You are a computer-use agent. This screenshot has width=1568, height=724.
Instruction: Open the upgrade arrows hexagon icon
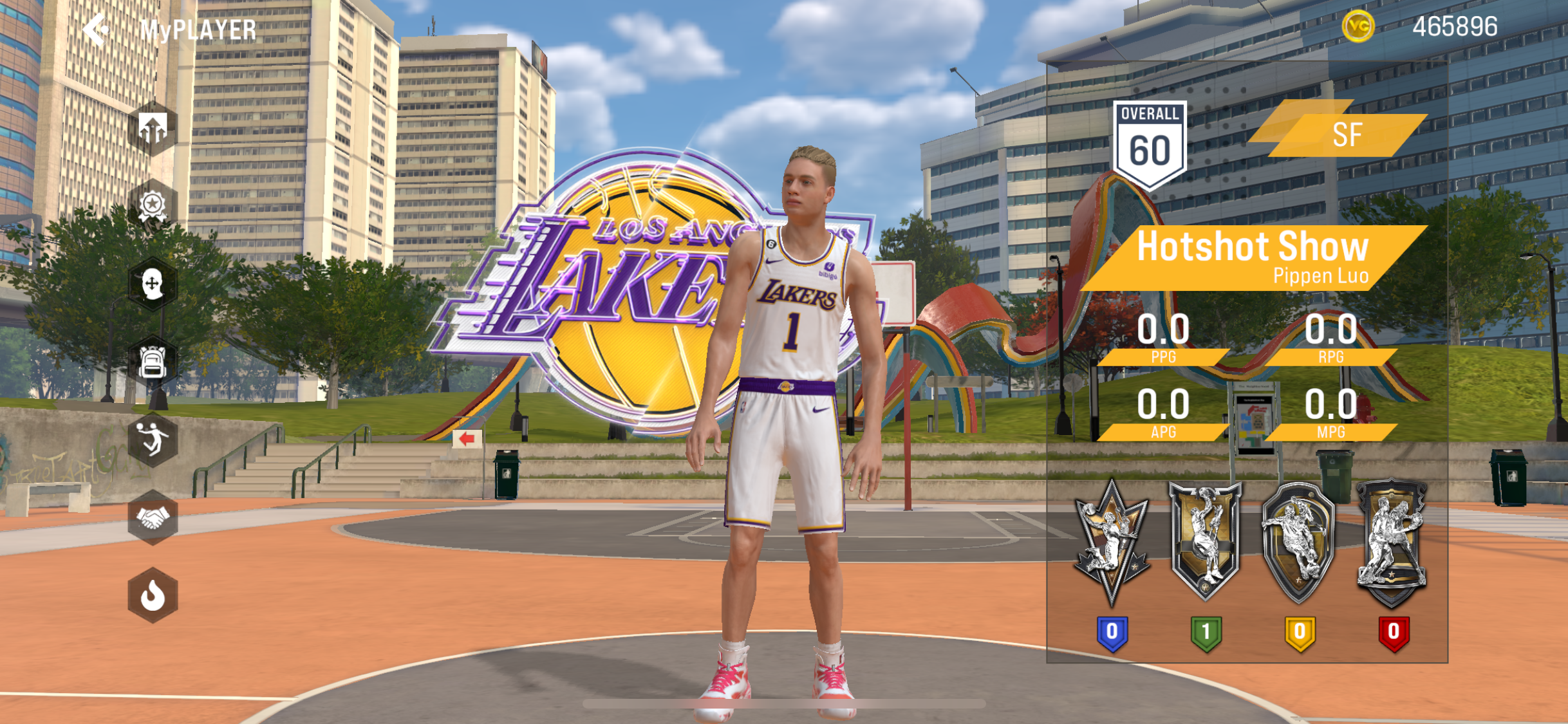pyautogui.click(x=153, y=129)
